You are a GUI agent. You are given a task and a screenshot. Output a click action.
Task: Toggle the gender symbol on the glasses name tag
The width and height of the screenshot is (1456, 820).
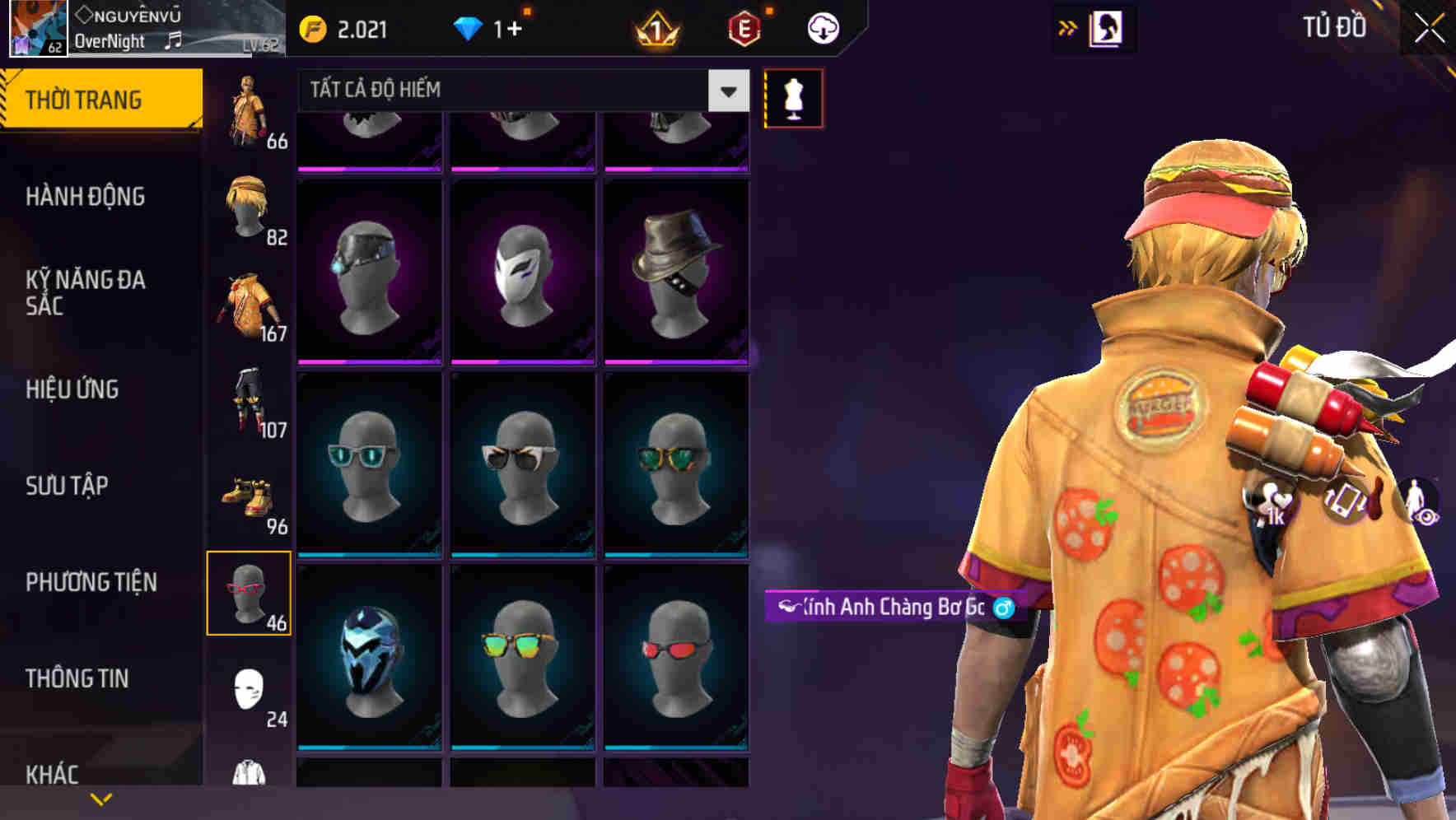(1001, 608)
